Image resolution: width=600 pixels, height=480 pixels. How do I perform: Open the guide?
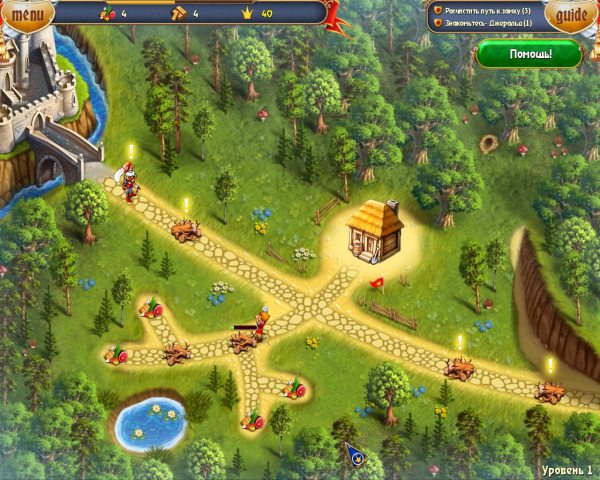(569, 16)
